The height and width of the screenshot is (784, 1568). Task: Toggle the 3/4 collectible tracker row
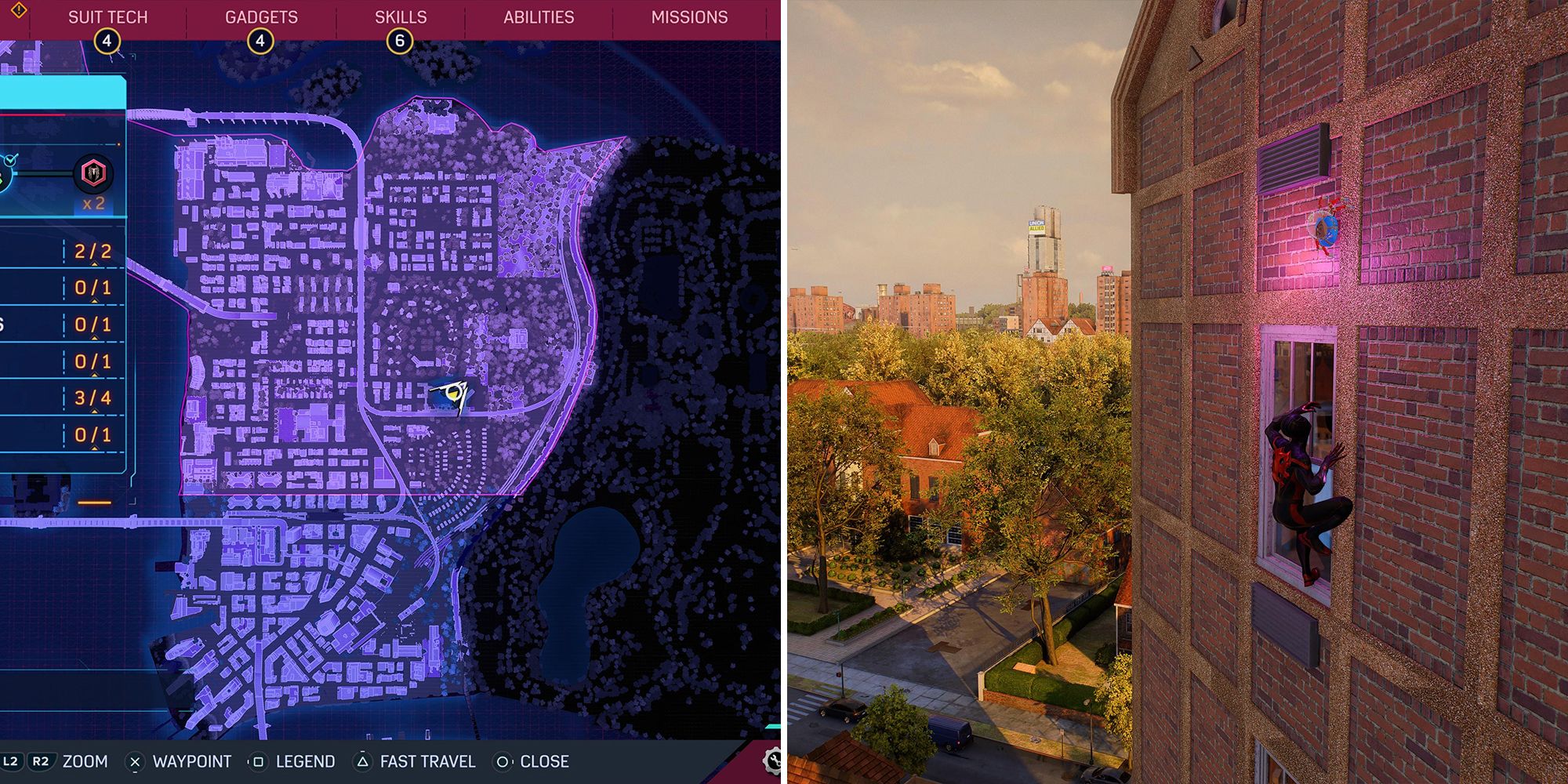94,398
